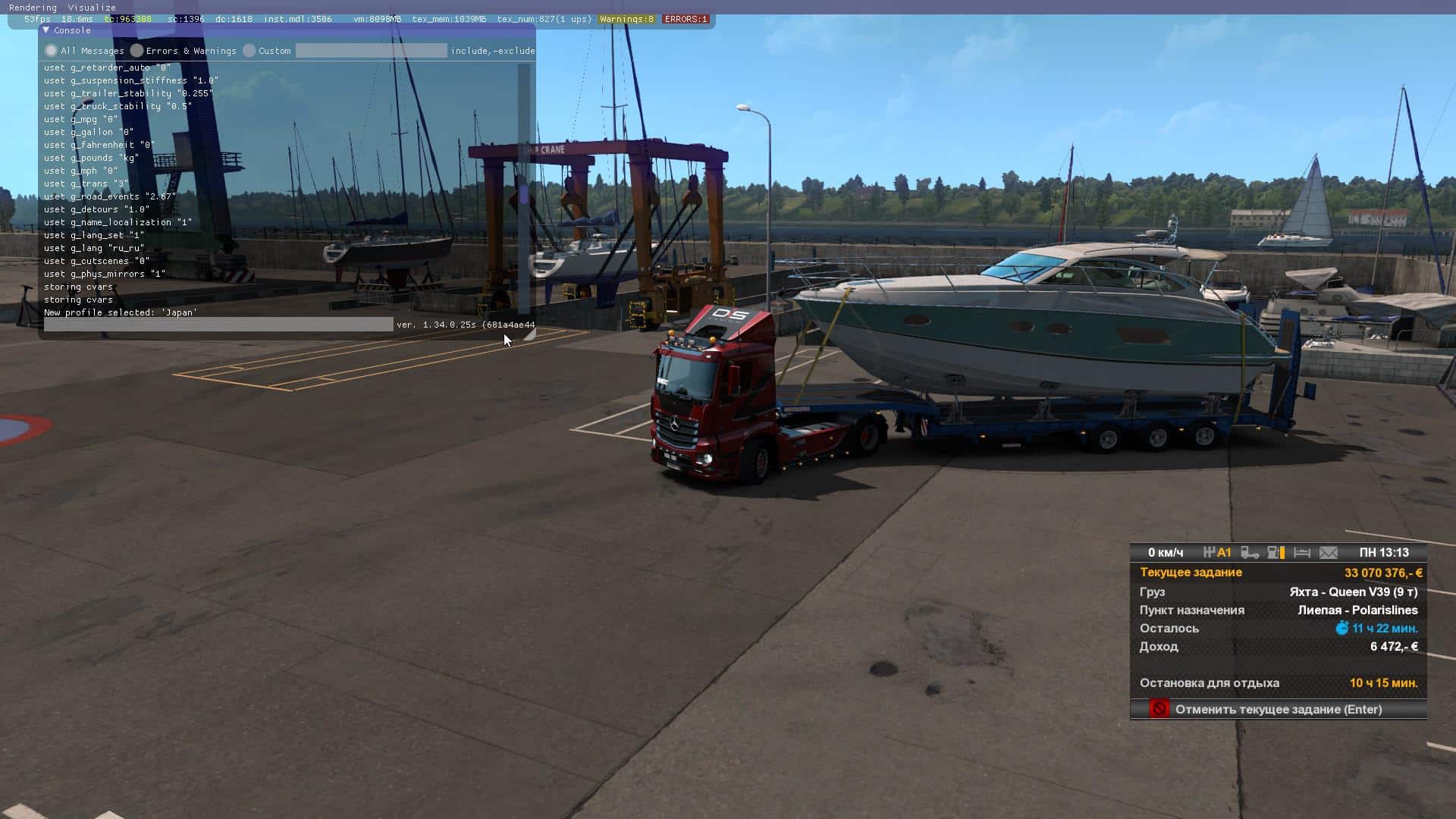The image size is (1456, 819).
Task: Open the truck damage info tab
Action: pos(1250,553)
